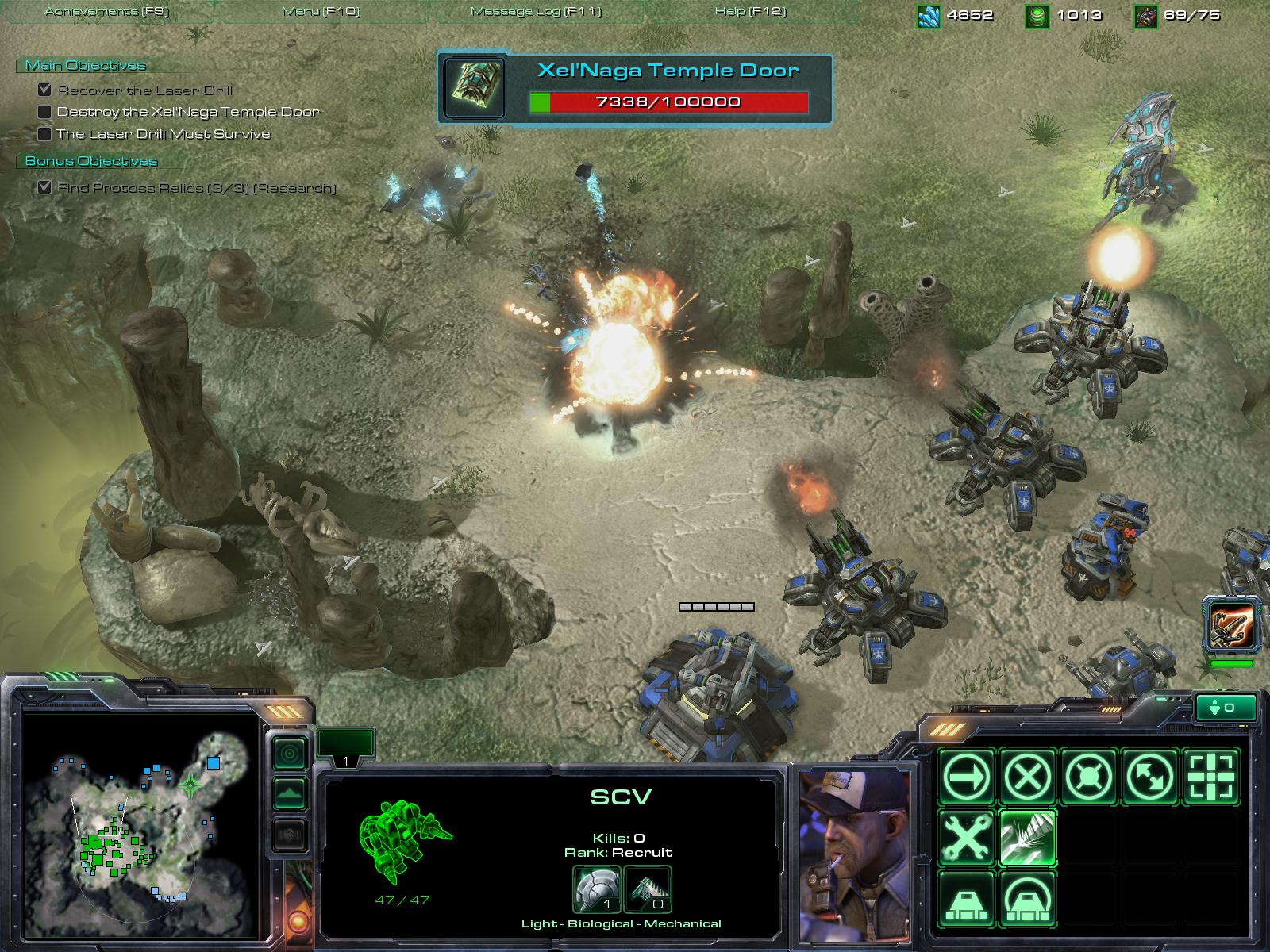The width and height of the screenshot is (1270, 952).
Task: Choose the Patrol command icon
Action: (1150, 775)
